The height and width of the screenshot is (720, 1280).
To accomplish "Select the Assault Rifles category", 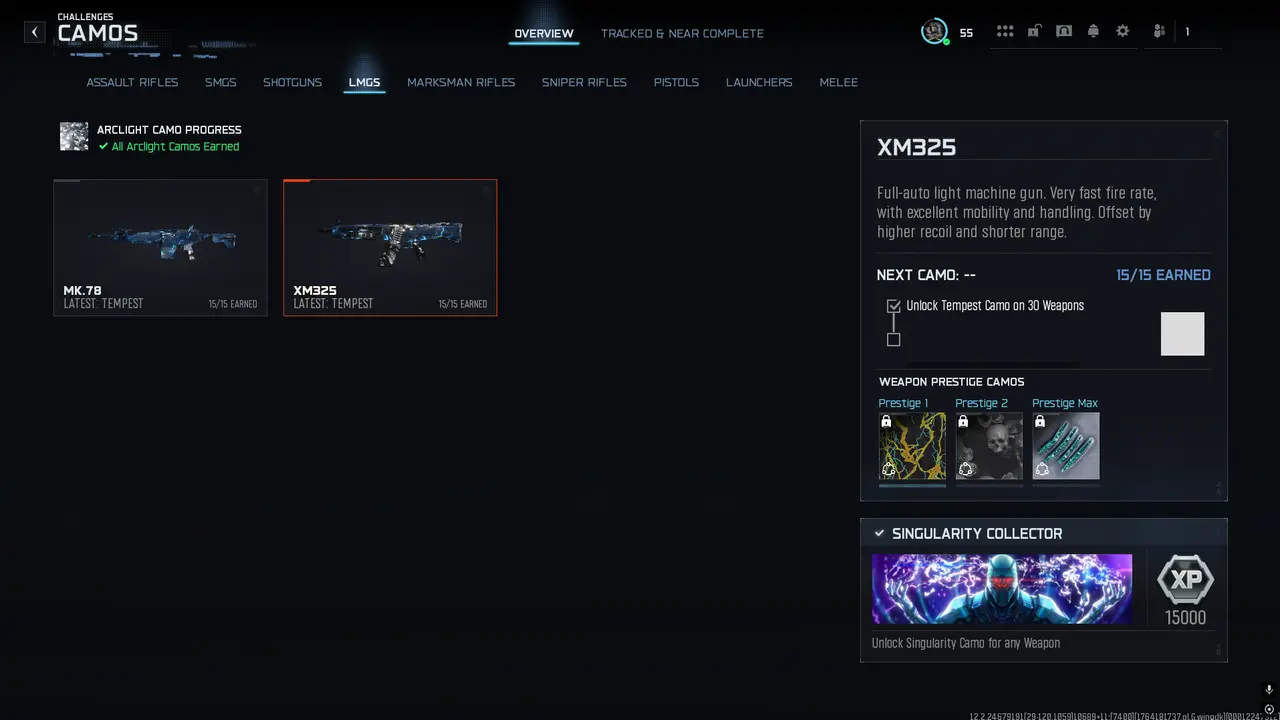I will click(132, 82).
